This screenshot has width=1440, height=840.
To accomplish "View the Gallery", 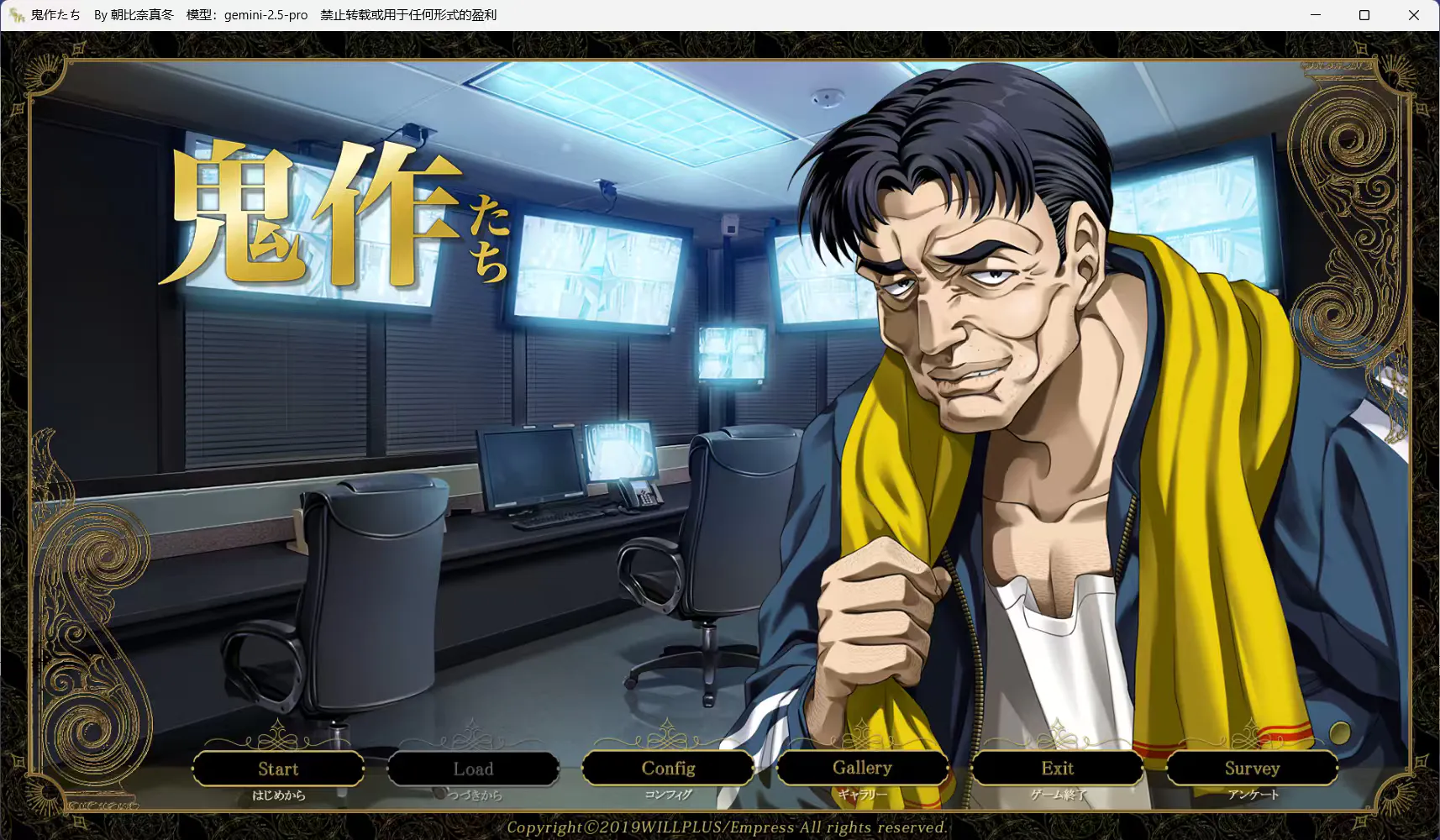I will 862,768.
